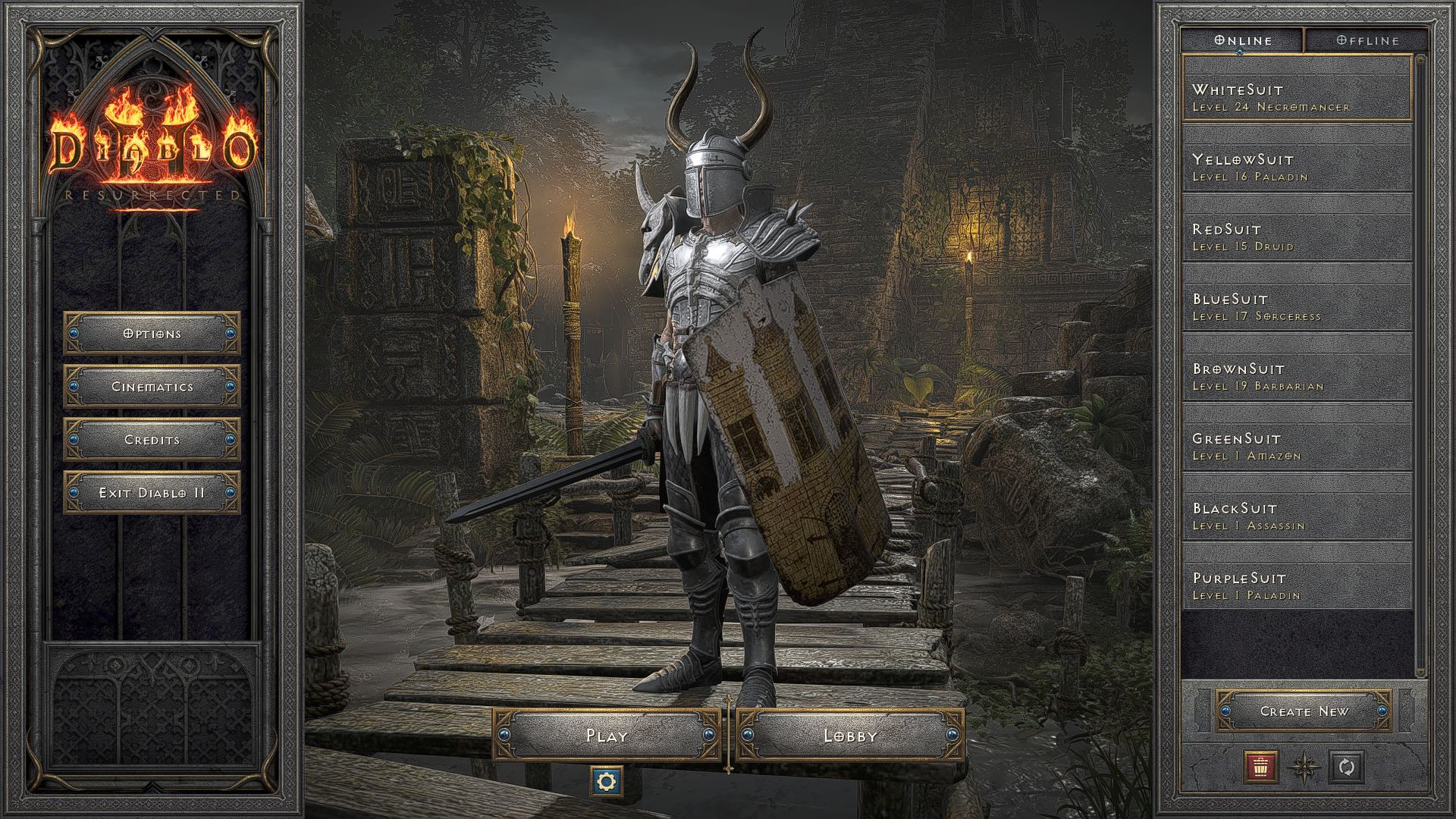Open the Lobby

tap(851, 735)
